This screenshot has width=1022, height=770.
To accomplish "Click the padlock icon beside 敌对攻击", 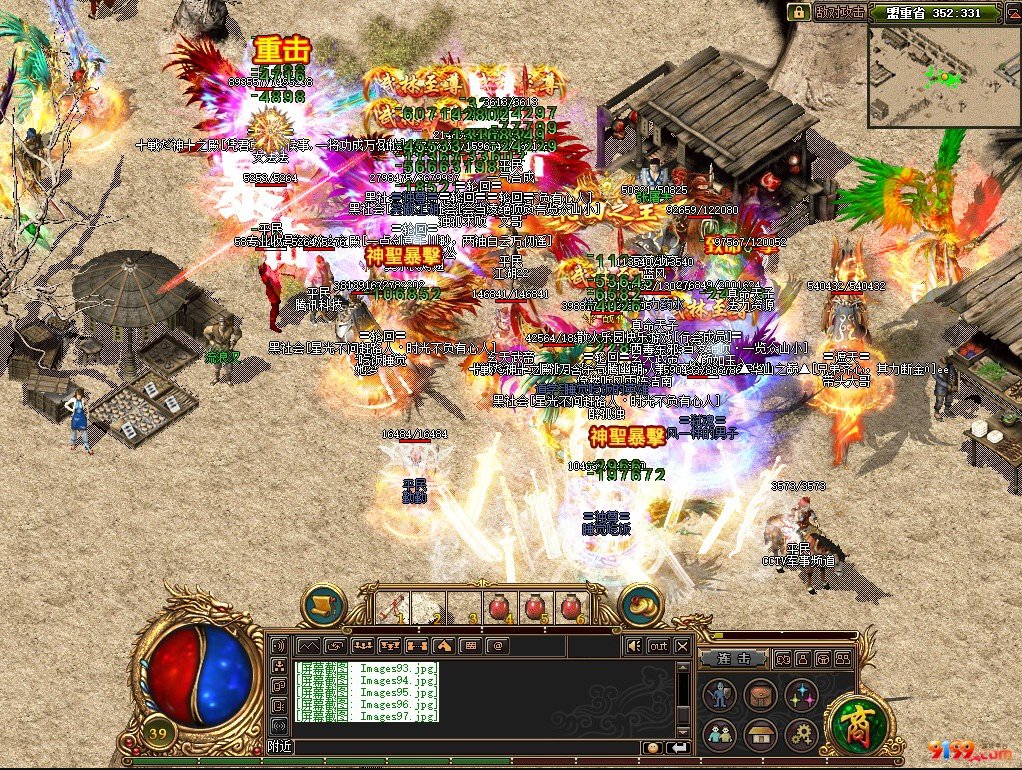I will [798, 12].
